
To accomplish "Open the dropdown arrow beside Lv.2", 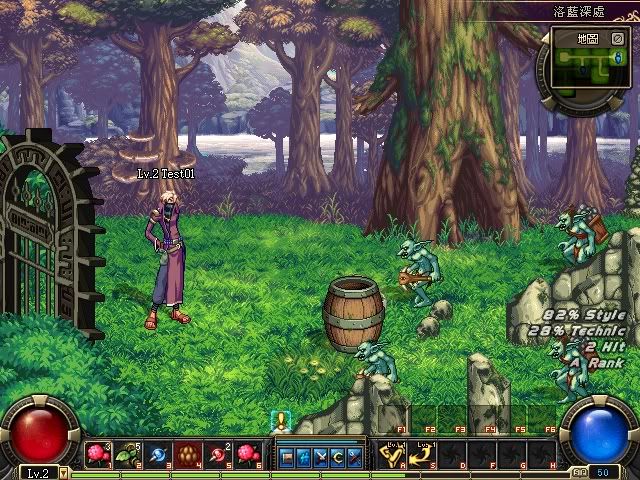I will click(x=63, y=472).
